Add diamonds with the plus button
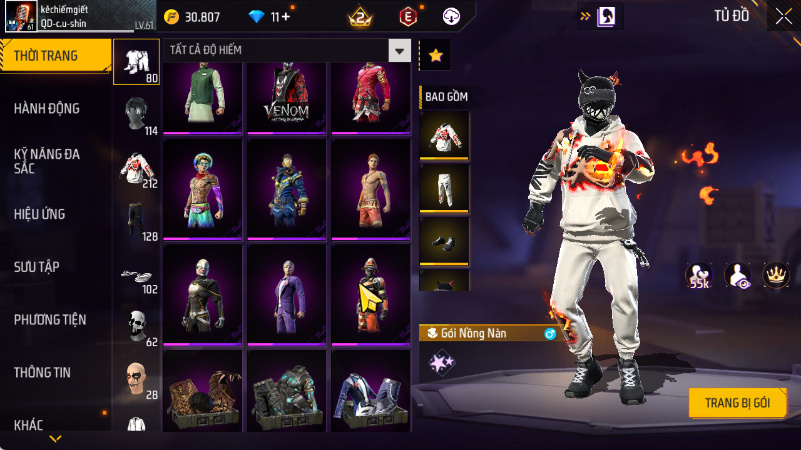Screen dimensions: 801x450 [286, 17]
